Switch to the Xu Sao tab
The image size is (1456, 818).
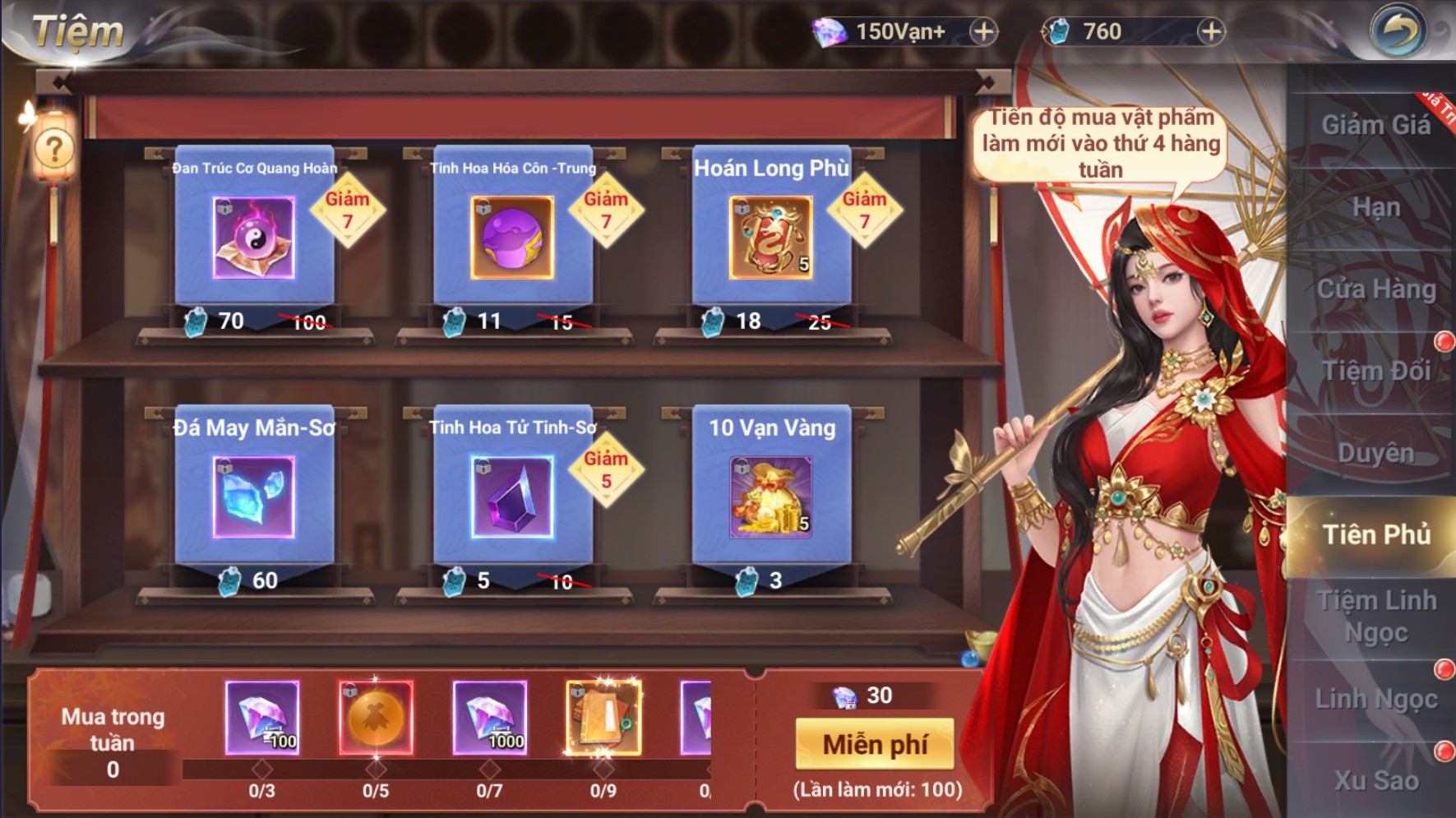point(1375,780)
